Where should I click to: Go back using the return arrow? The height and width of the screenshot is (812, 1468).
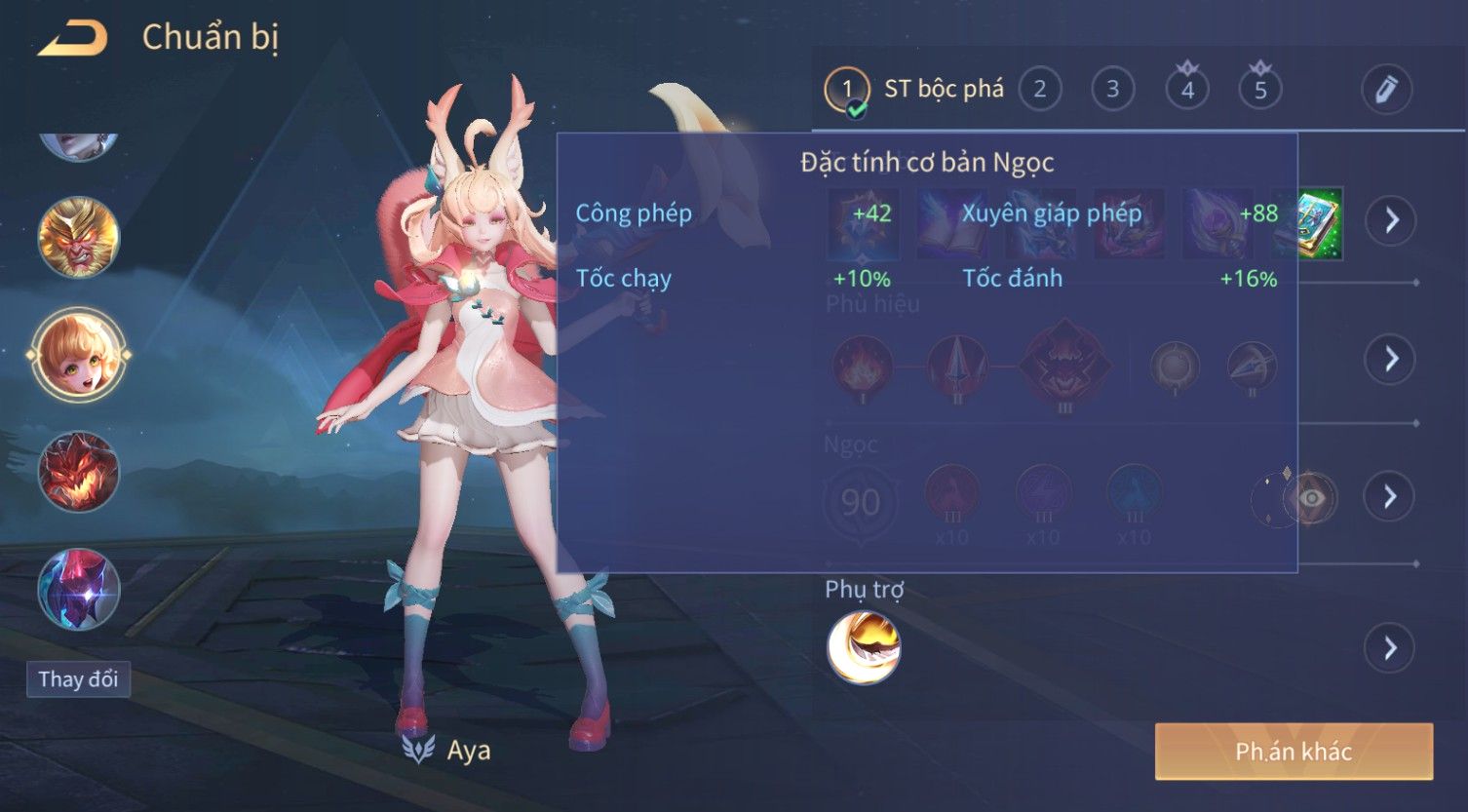coord(73,39)
